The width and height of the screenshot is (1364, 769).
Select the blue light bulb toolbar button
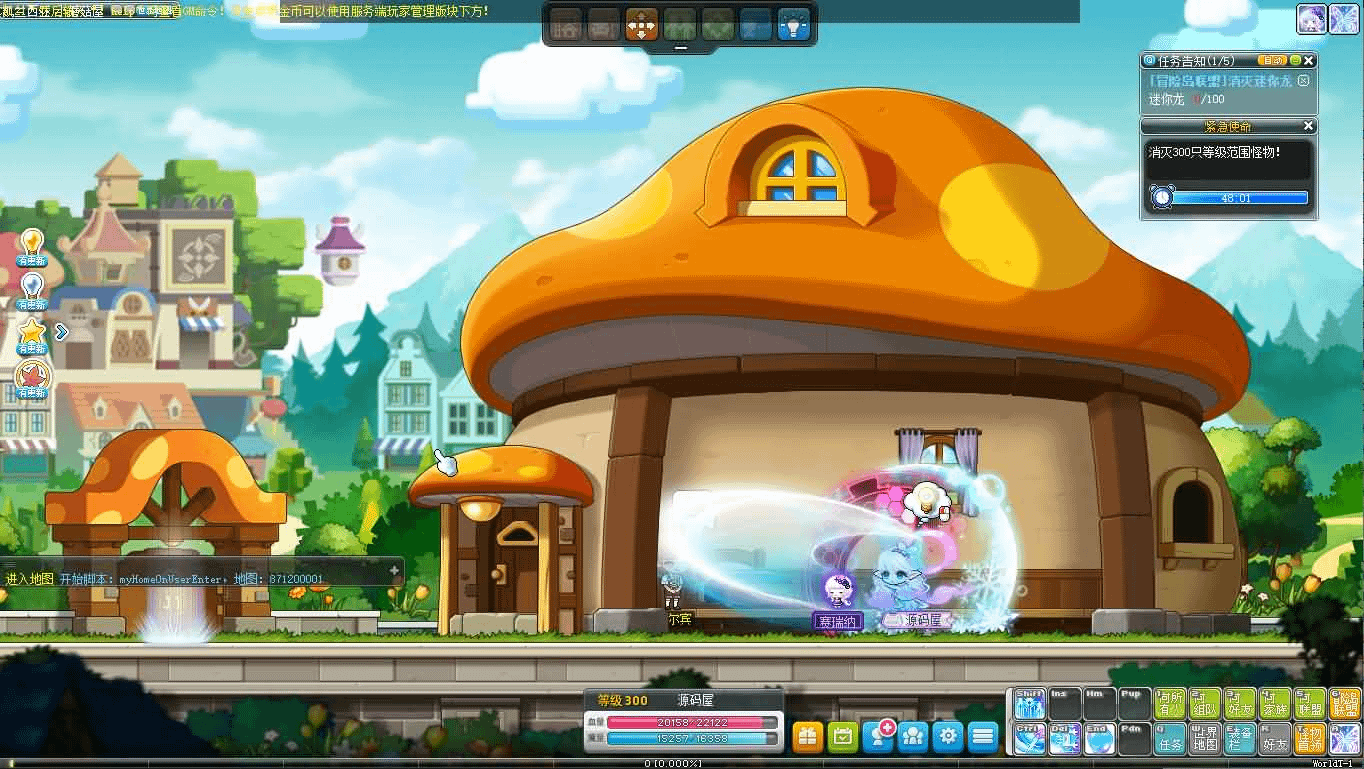tap(794, 24)
